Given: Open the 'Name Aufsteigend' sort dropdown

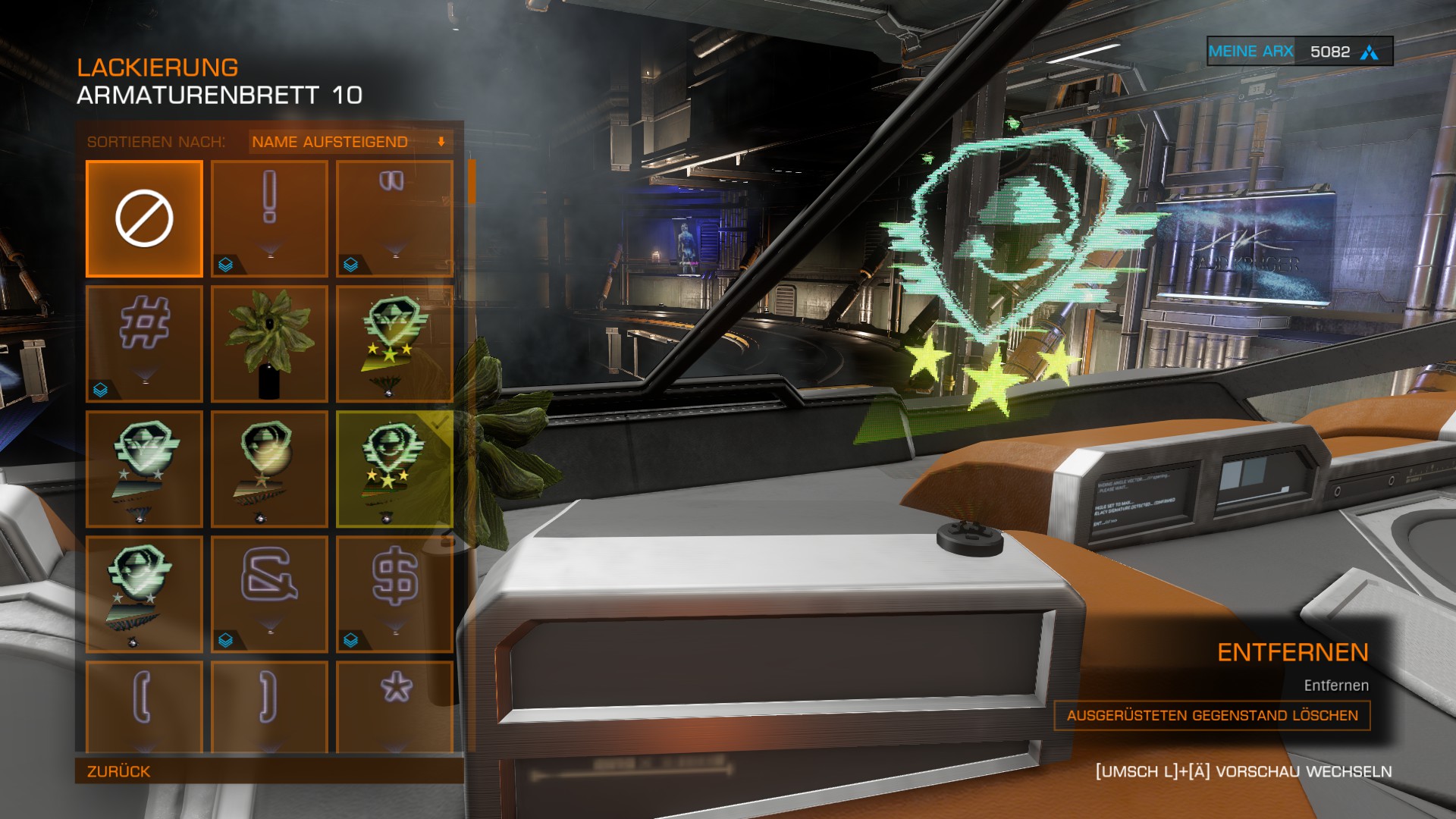Looking at the screenshot, I should pyautogui.click(x=350, y=142).
